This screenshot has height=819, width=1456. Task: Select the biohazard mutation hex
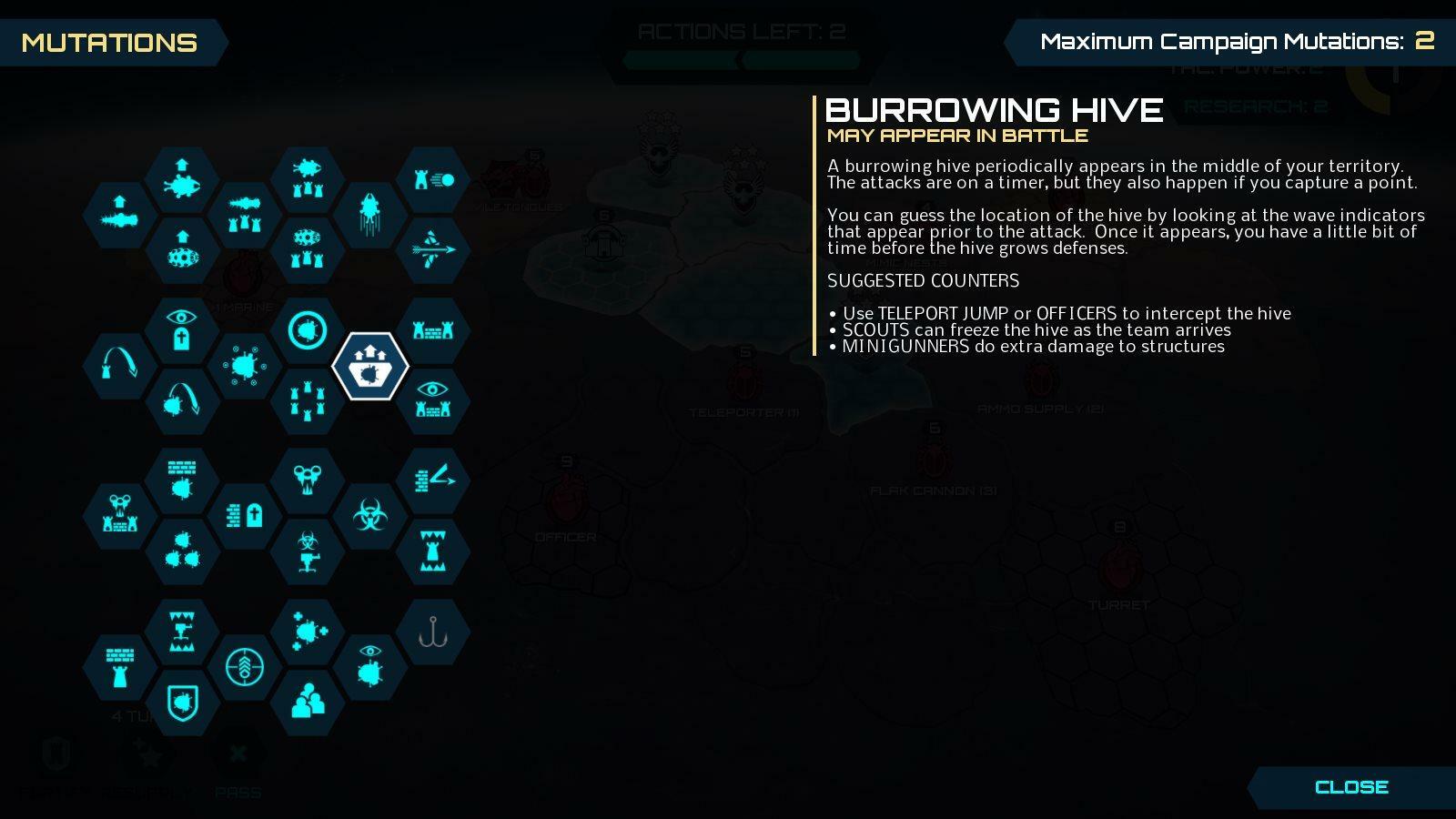(370, 516)
